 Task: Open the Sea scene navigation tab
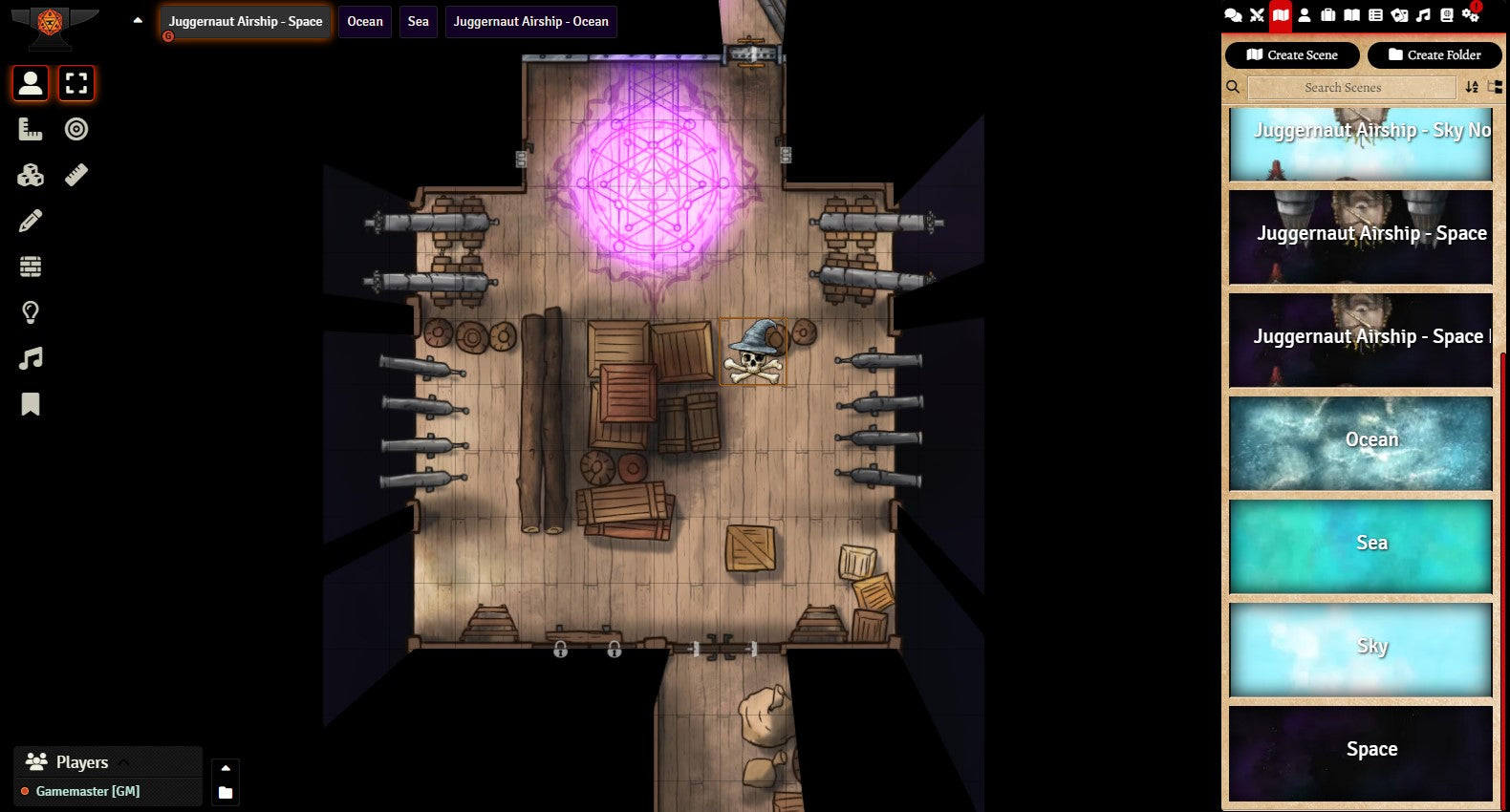[x=418, y=21]
